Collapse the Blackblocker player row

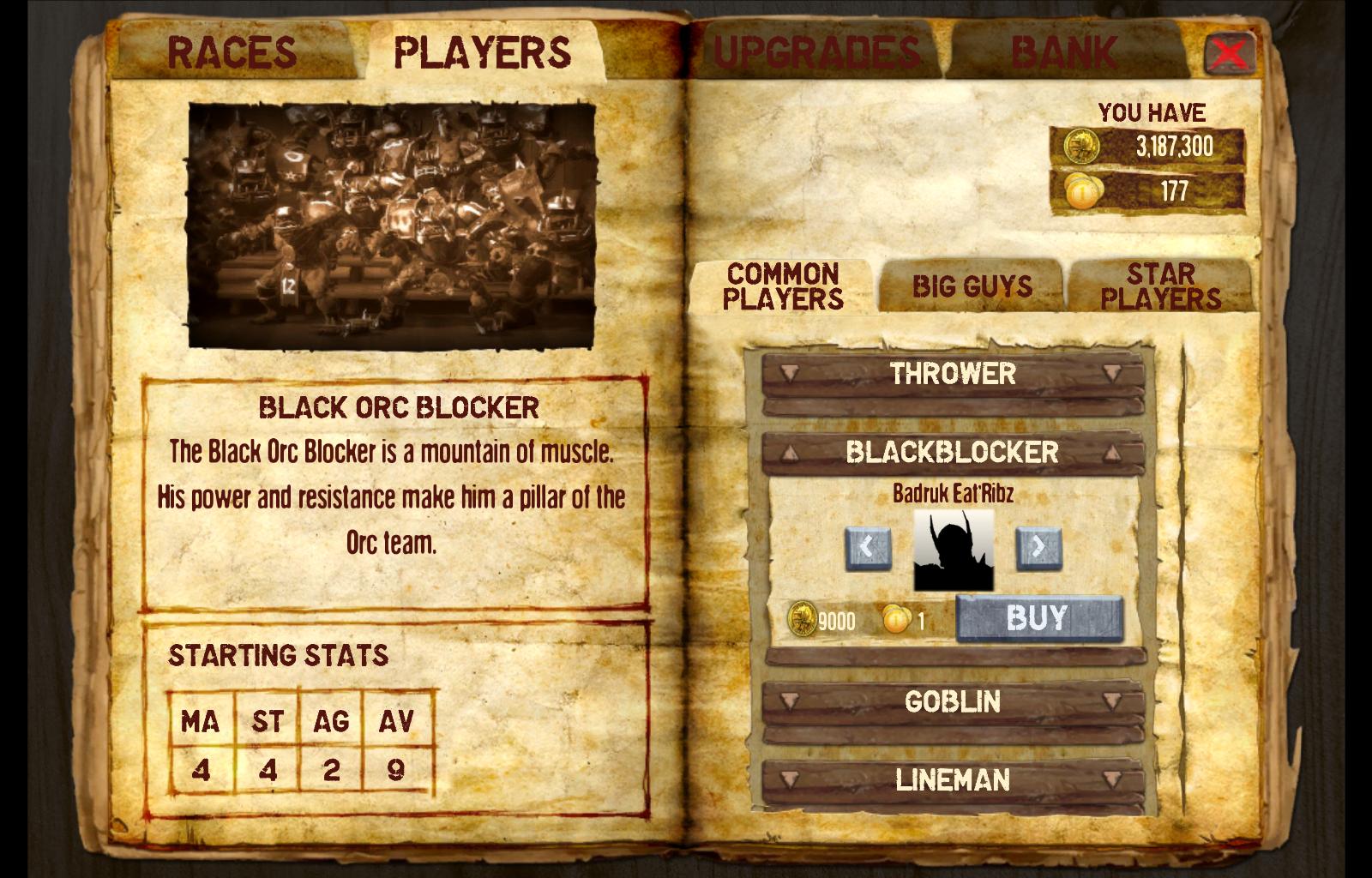952,452
